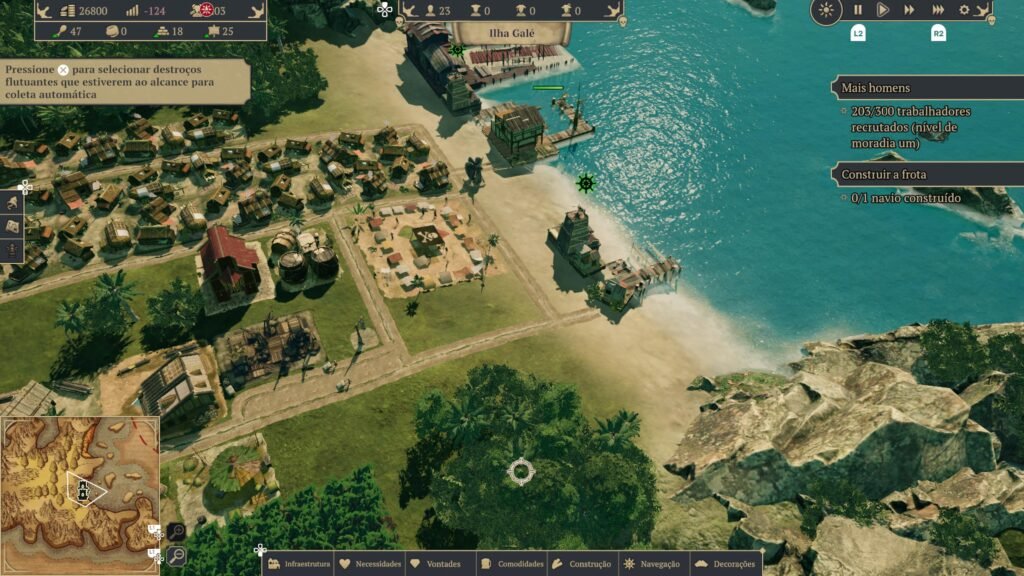Select the Vontades category

pos(436,564)
